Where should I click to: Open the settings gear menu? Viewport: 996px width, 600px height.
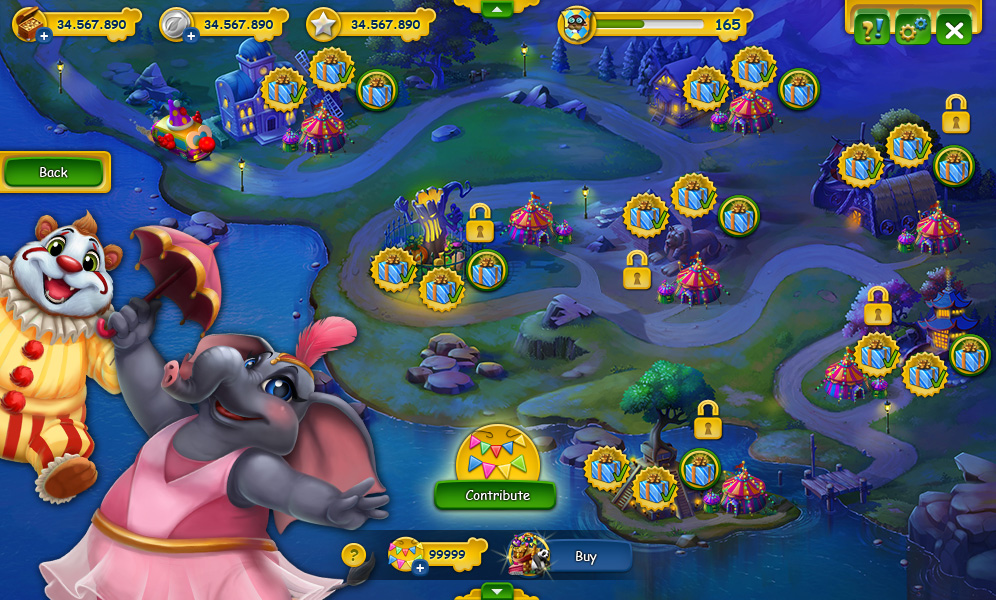pos(912,30)
